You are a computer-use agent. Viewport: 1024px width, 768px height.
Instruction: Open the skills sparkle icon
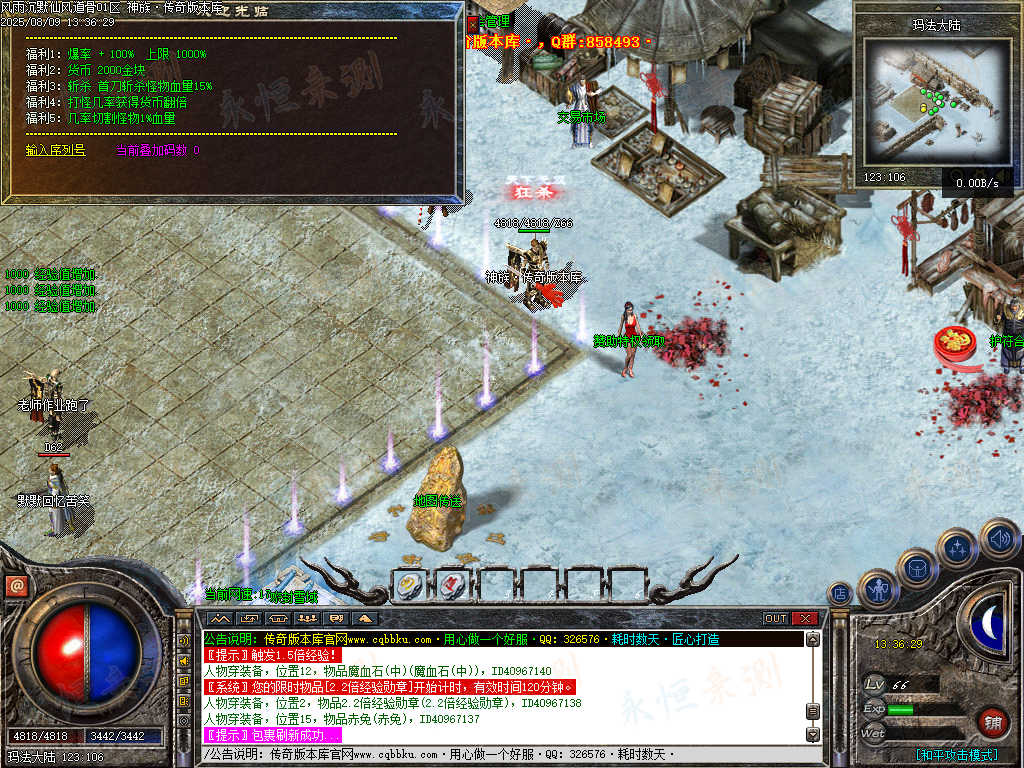pos(957,548)
